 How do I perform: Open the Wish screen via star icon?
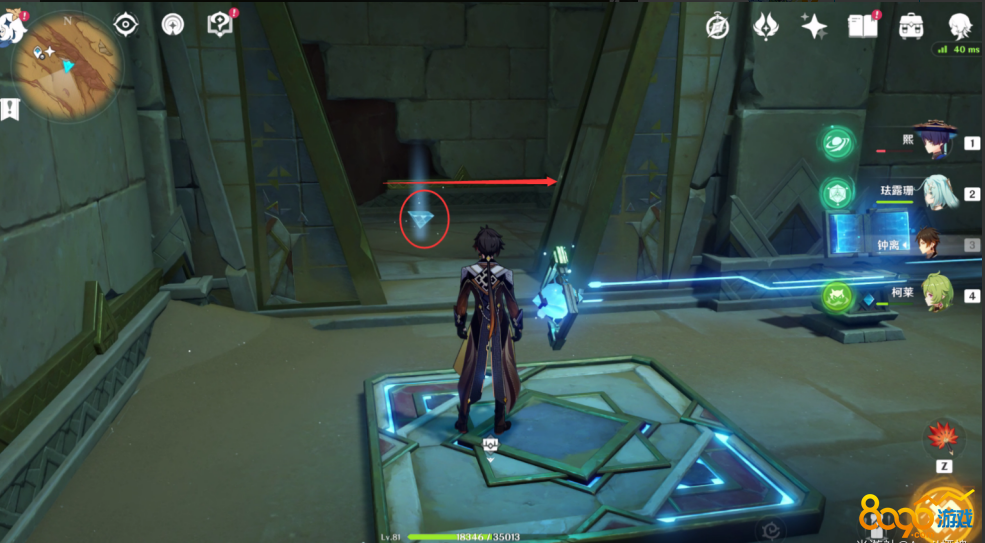coord(814,25)
